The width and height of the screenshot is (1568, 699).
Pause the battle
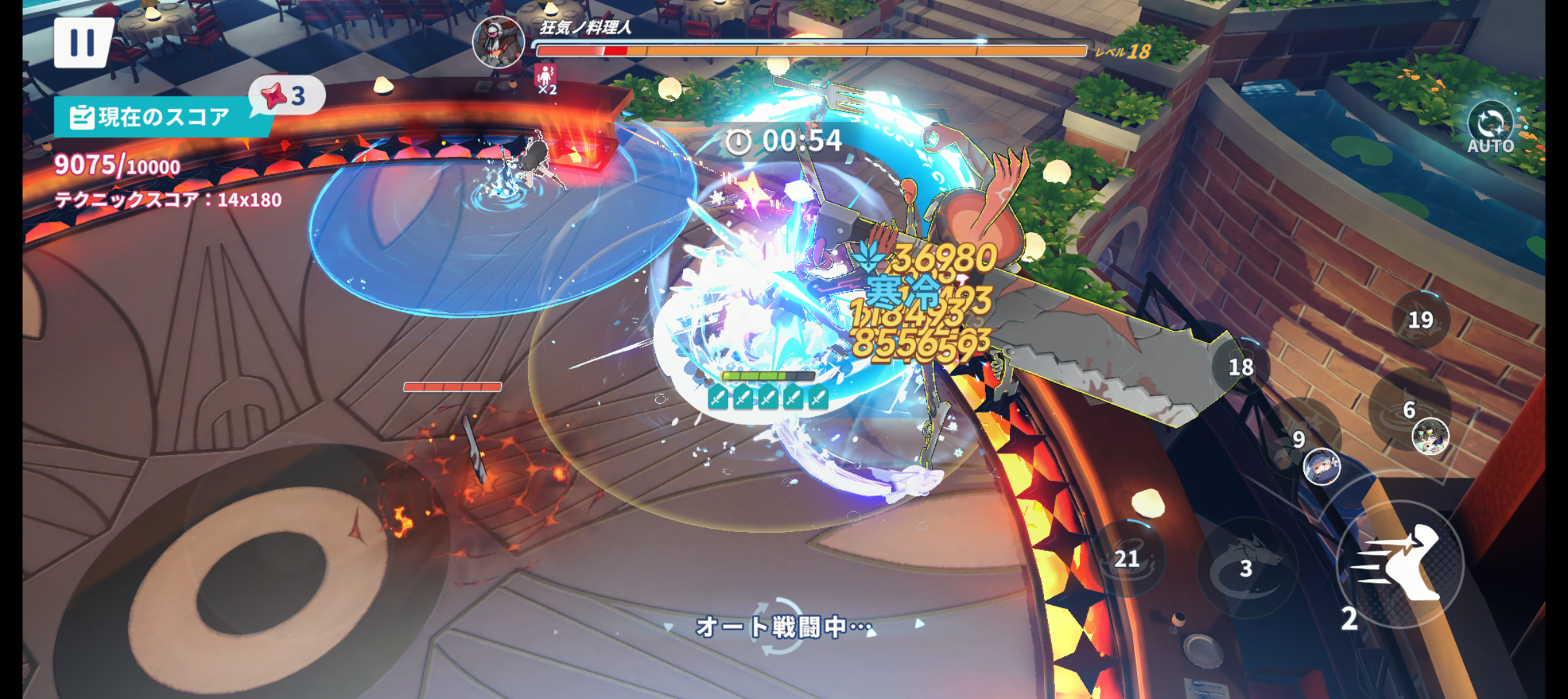point(82,43)
